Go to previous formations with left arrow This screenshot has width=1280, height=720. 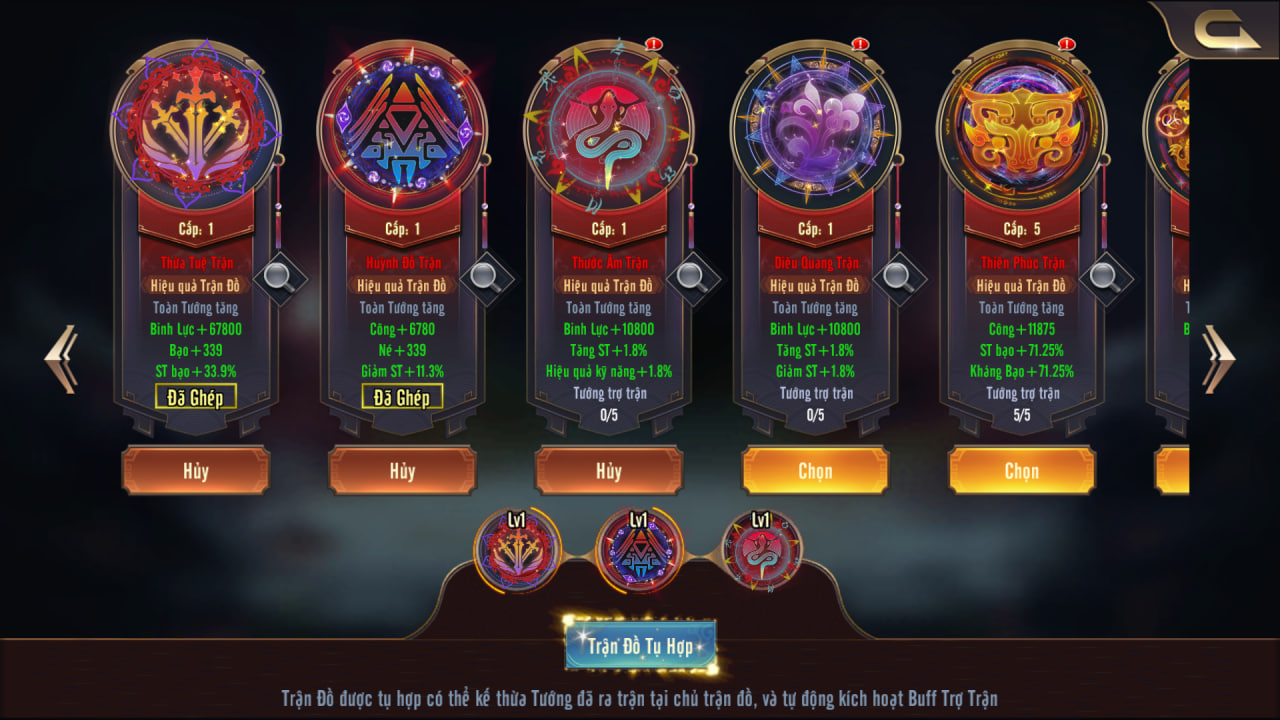pyautogui.click(x=61, y=358)
